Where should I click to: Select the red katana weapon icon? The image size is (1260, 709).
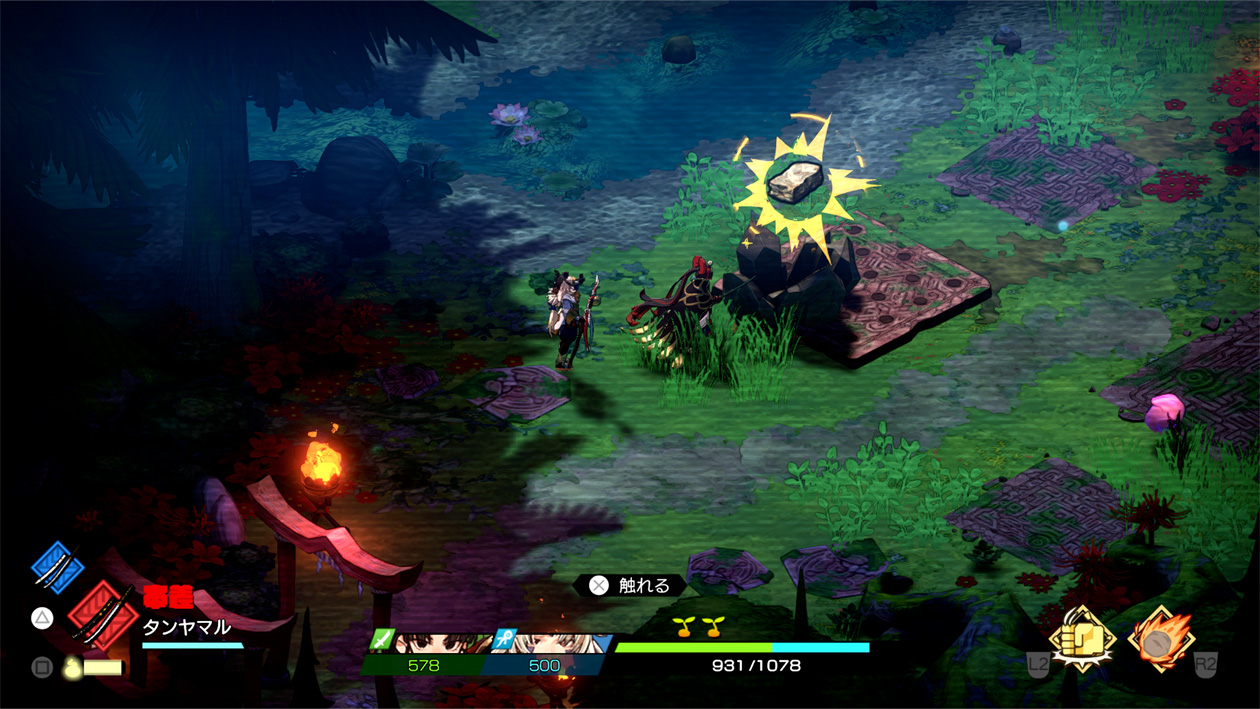(102, 614)
